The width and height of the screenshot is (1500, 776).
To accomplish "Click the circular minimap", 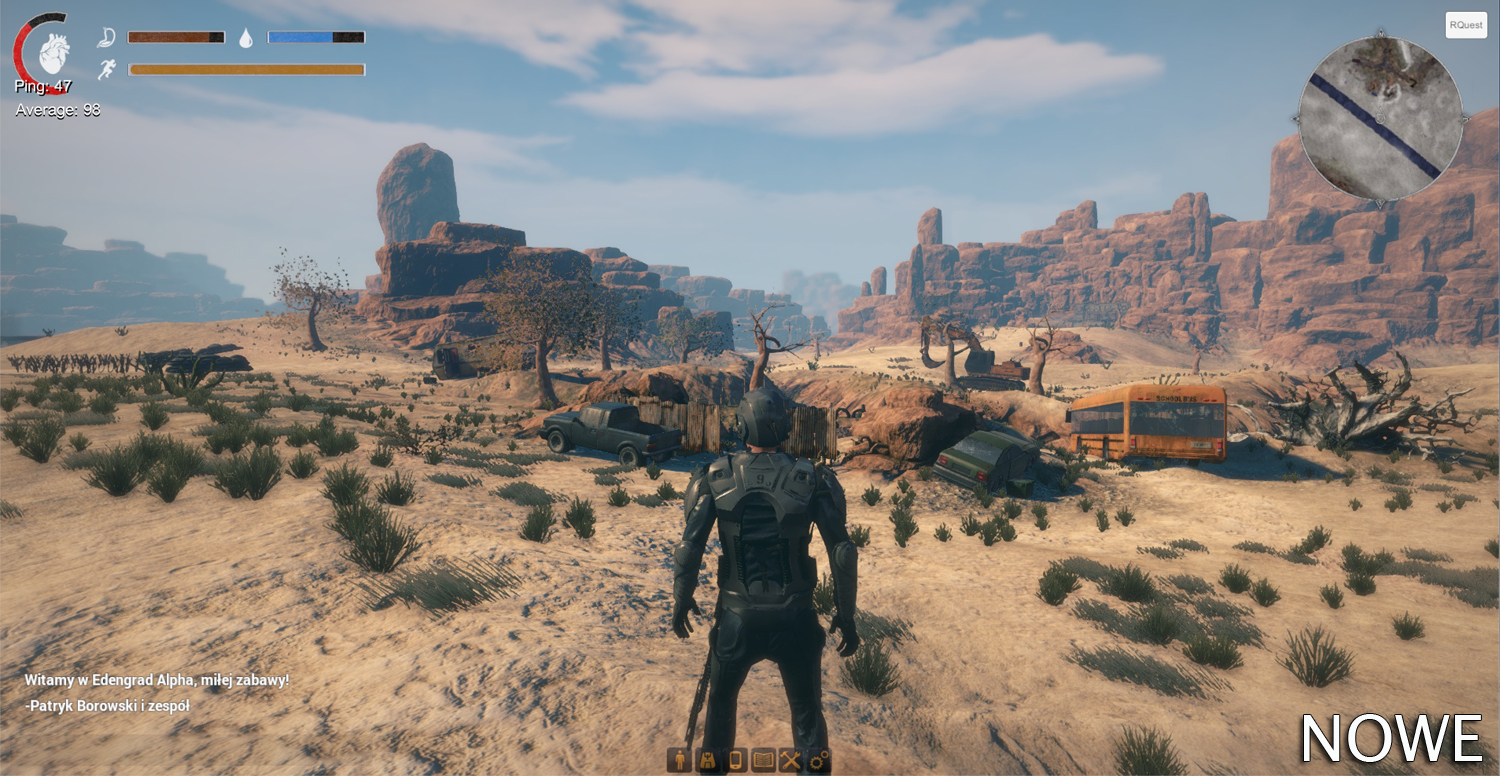I will (x=1380, y=118).
